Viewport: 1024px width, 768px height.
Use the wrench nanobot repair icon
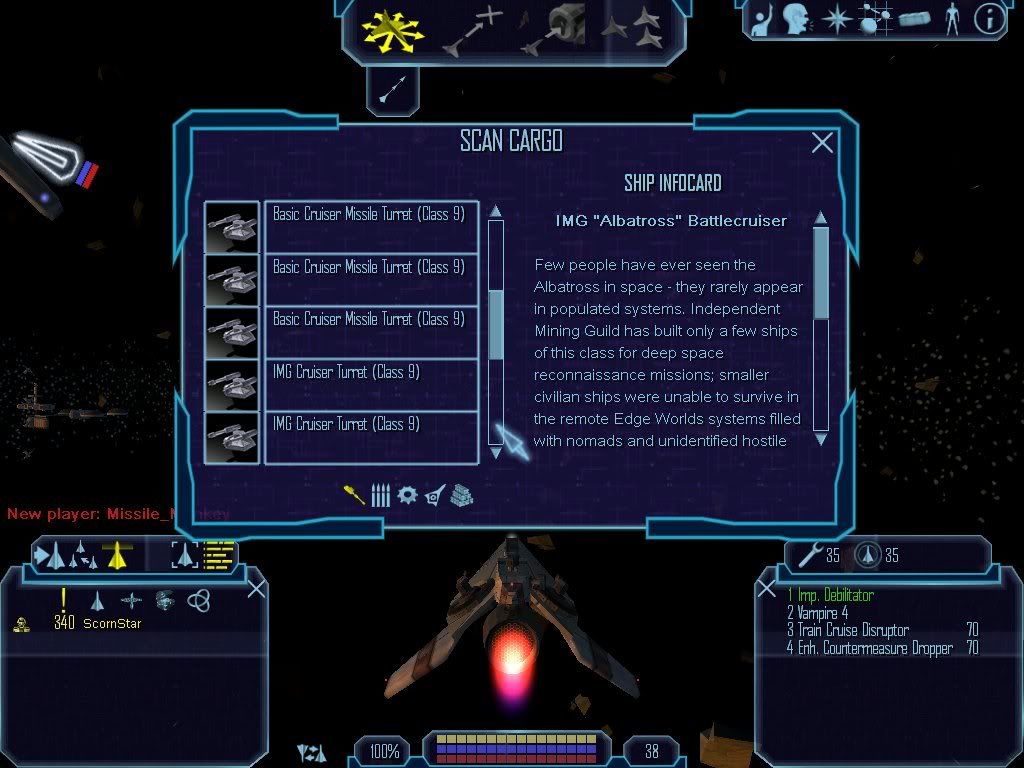pyautogui.click(x=807, y=555)
